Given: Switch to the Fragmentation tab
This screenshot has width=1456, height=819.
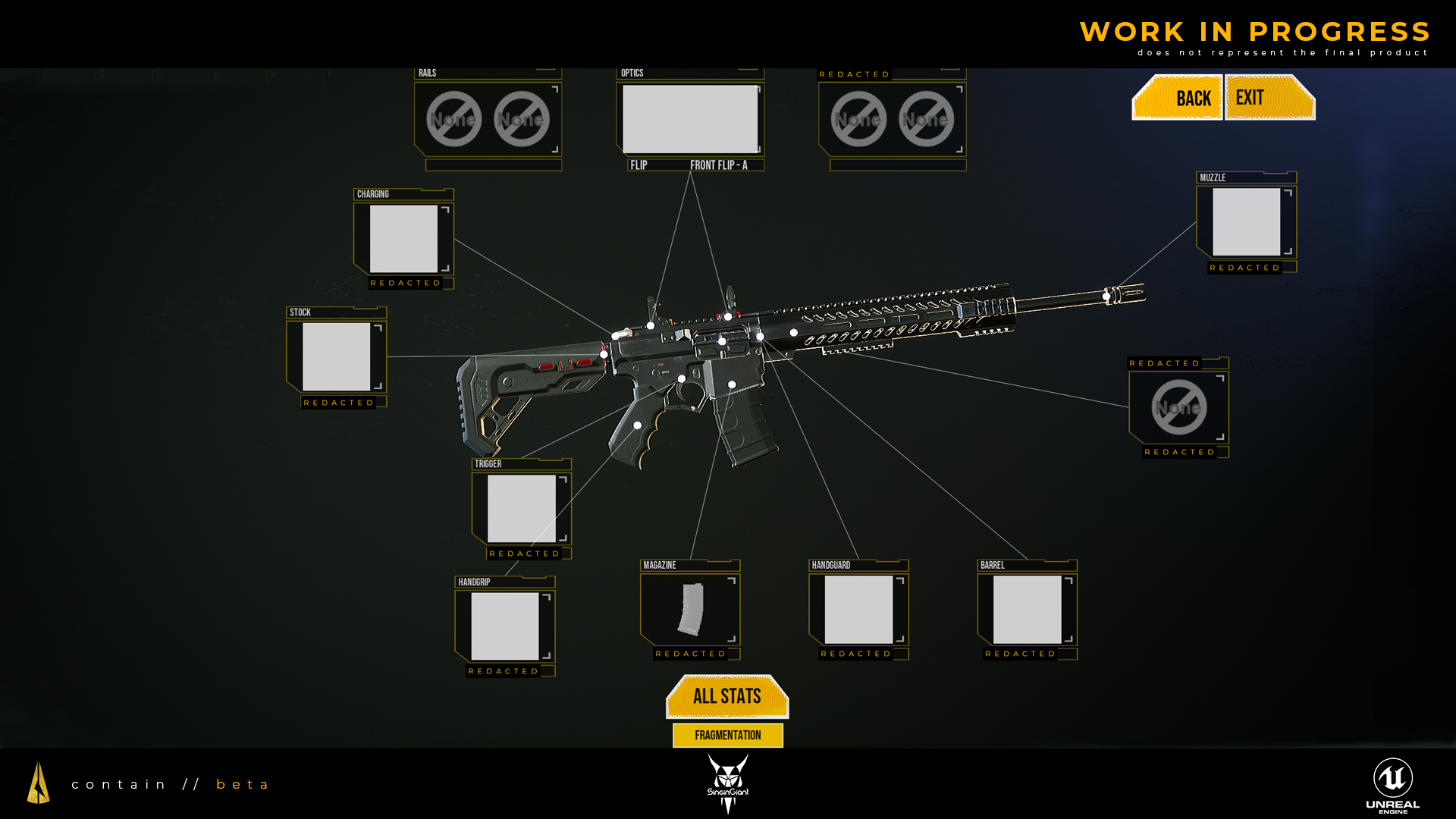Looking at the screenshot, I should [x=727, y=735].
